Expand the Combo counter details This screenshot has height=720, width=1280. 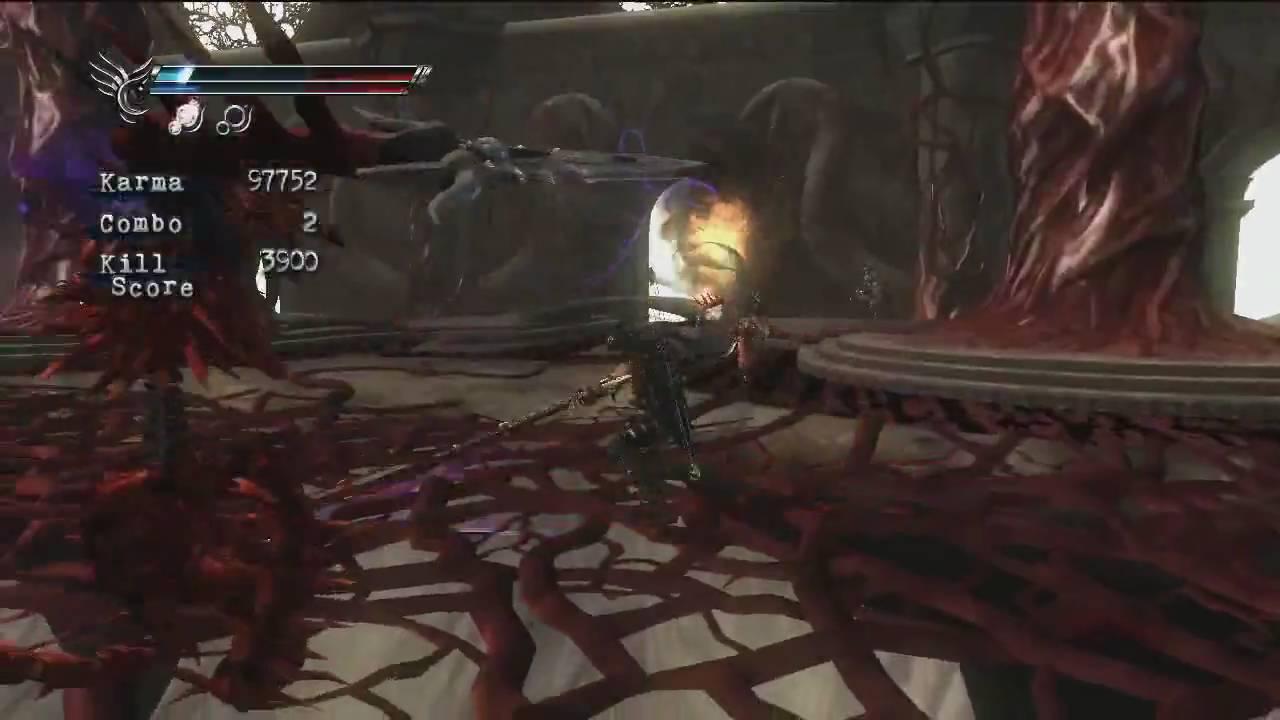point(140,224)
